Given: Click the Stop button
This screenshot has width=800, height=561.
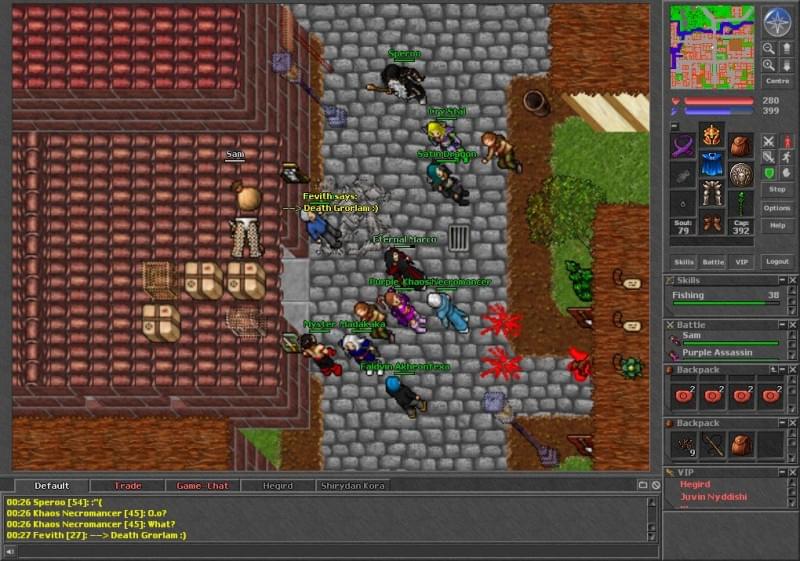Looking at the screenshot, I should tap(776, 189).
